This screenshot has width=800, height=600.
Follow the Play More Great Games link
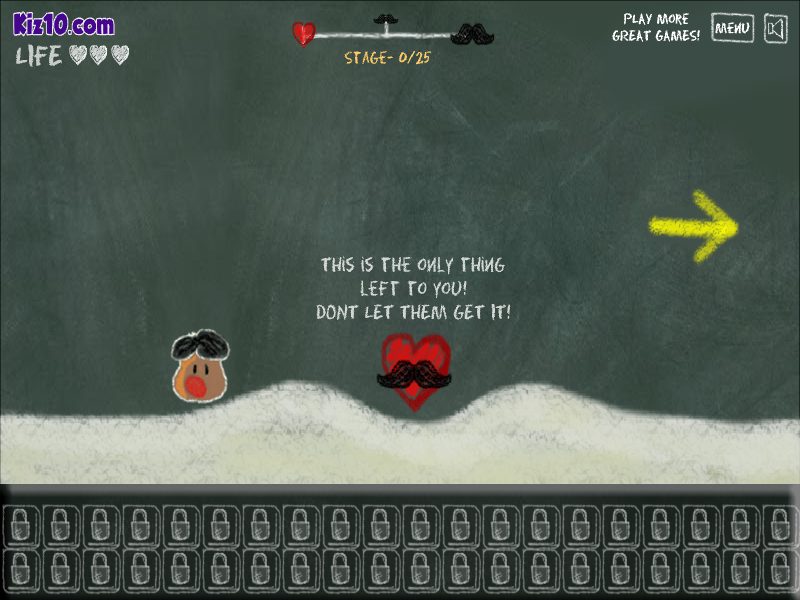pos(656,28)
